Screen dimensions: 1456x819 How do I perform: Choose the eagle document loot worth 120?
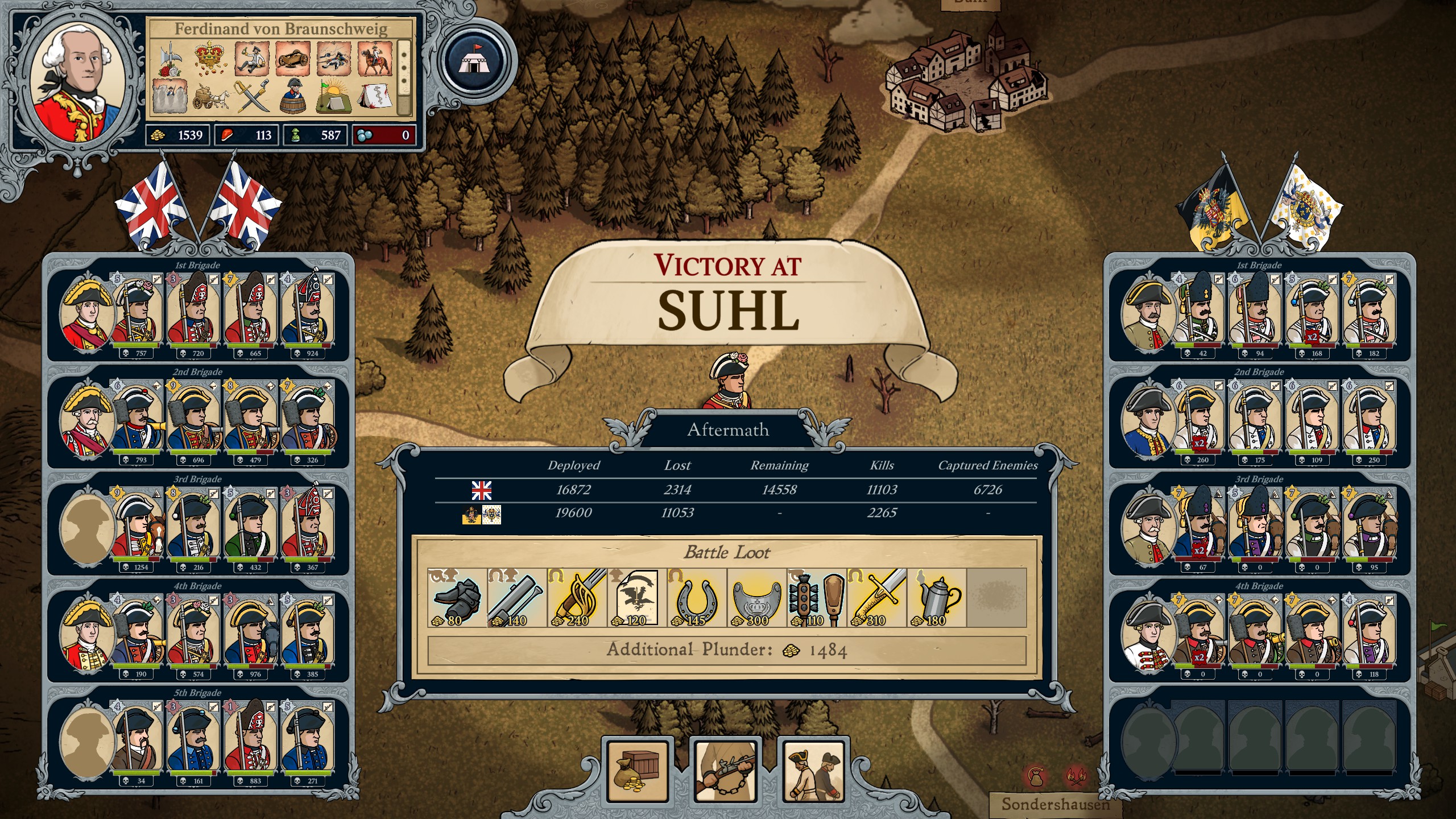click(637, 598)
